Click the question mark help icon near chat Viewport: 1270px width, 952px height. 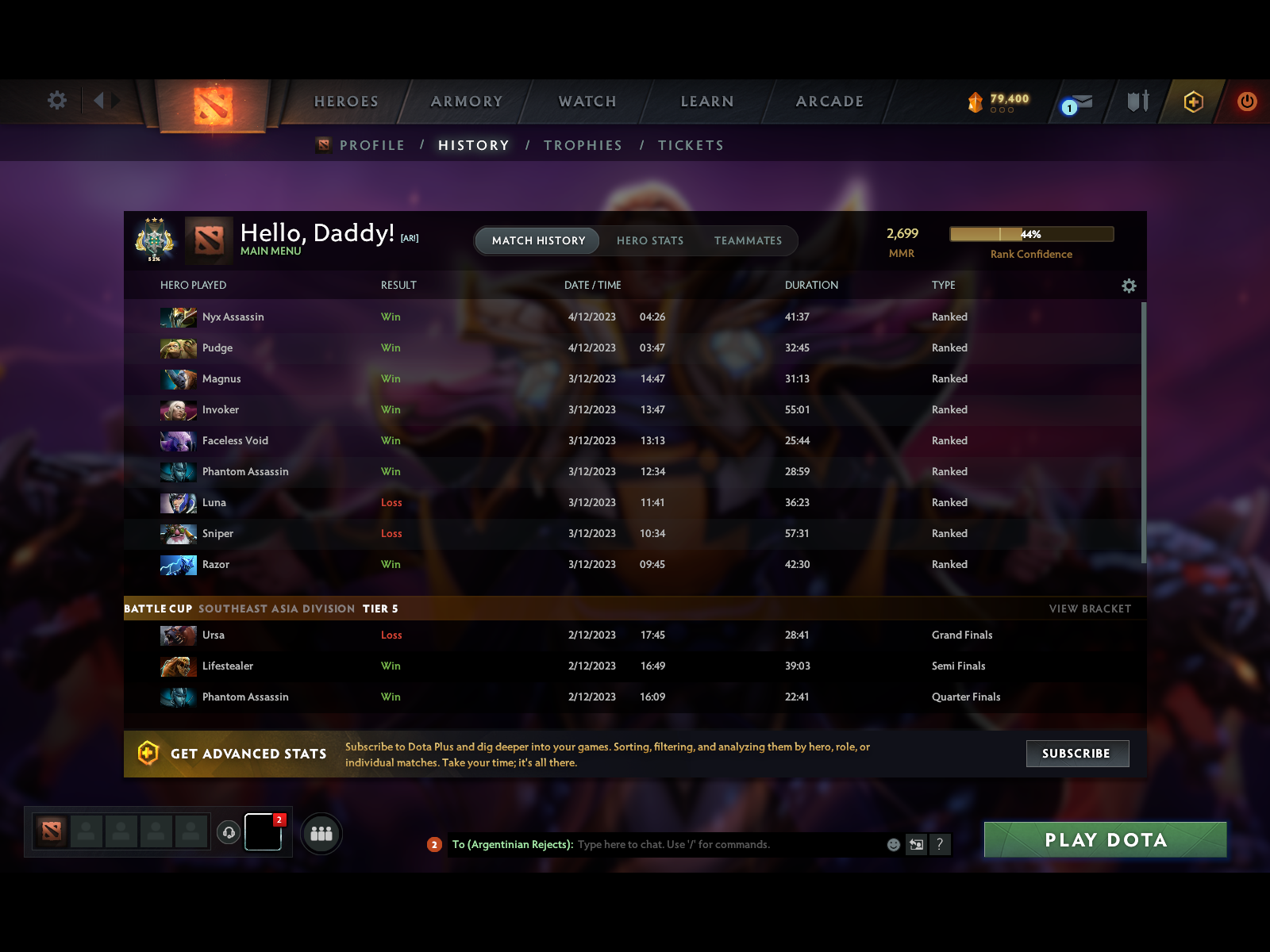941,845
